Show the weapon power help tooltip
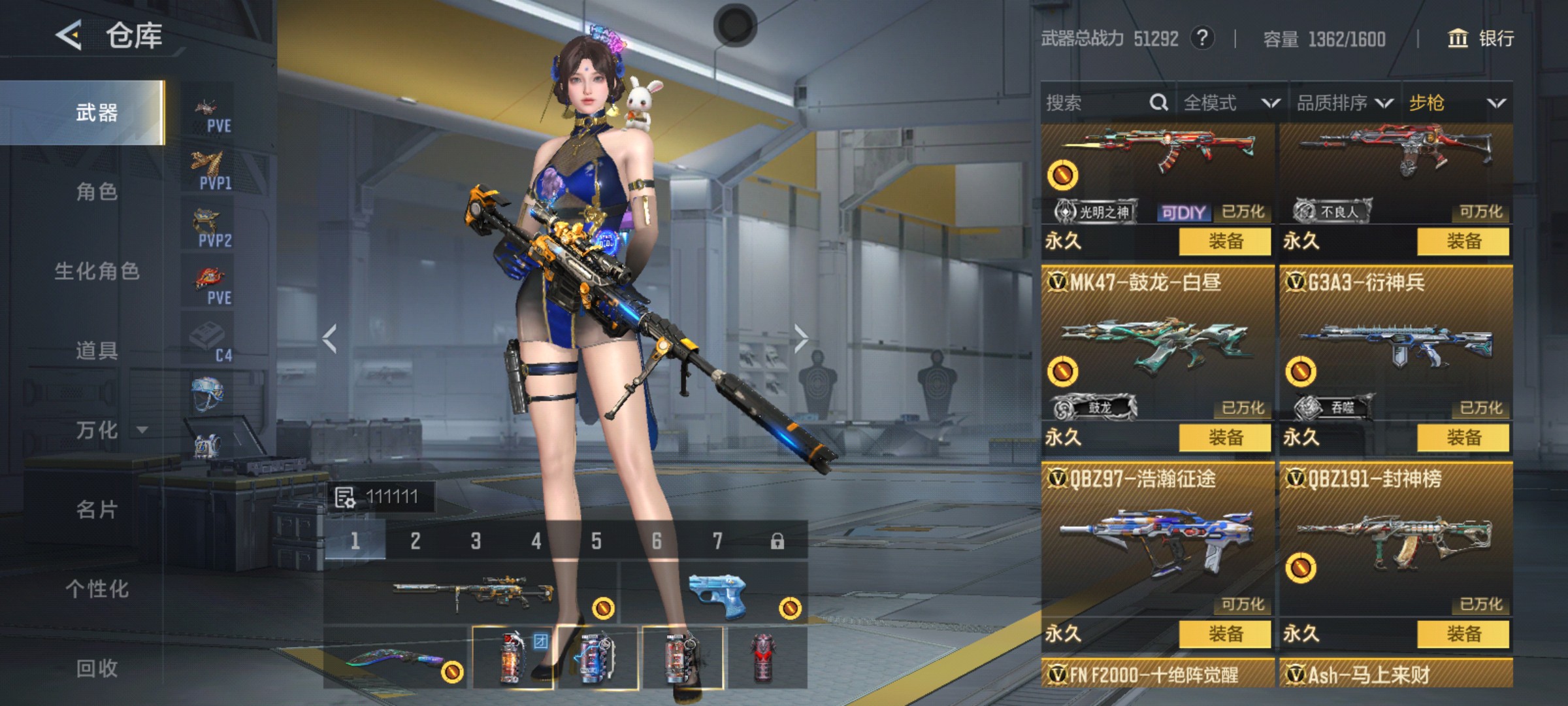 (1202, 39)
